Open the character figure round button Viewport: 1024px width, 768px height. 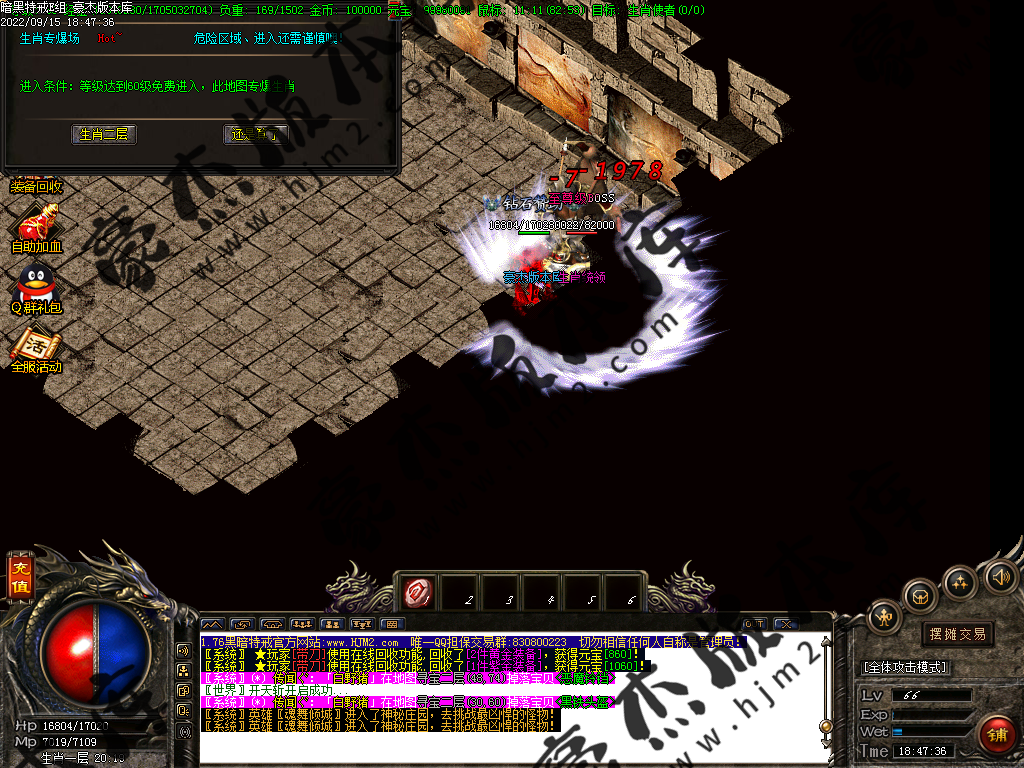click(x=884, y=617)
